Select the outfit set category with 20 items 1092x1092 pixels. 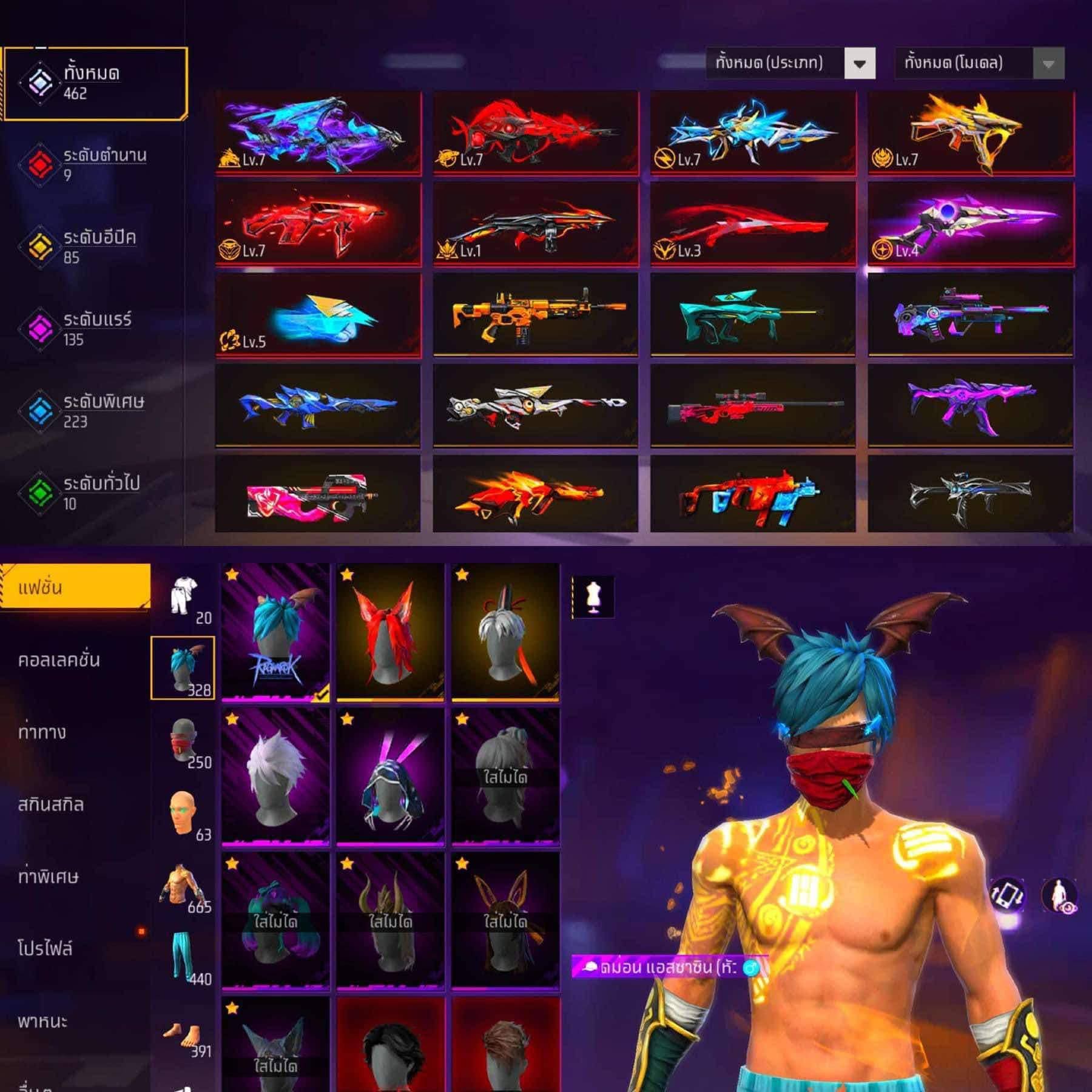point(183,599)
